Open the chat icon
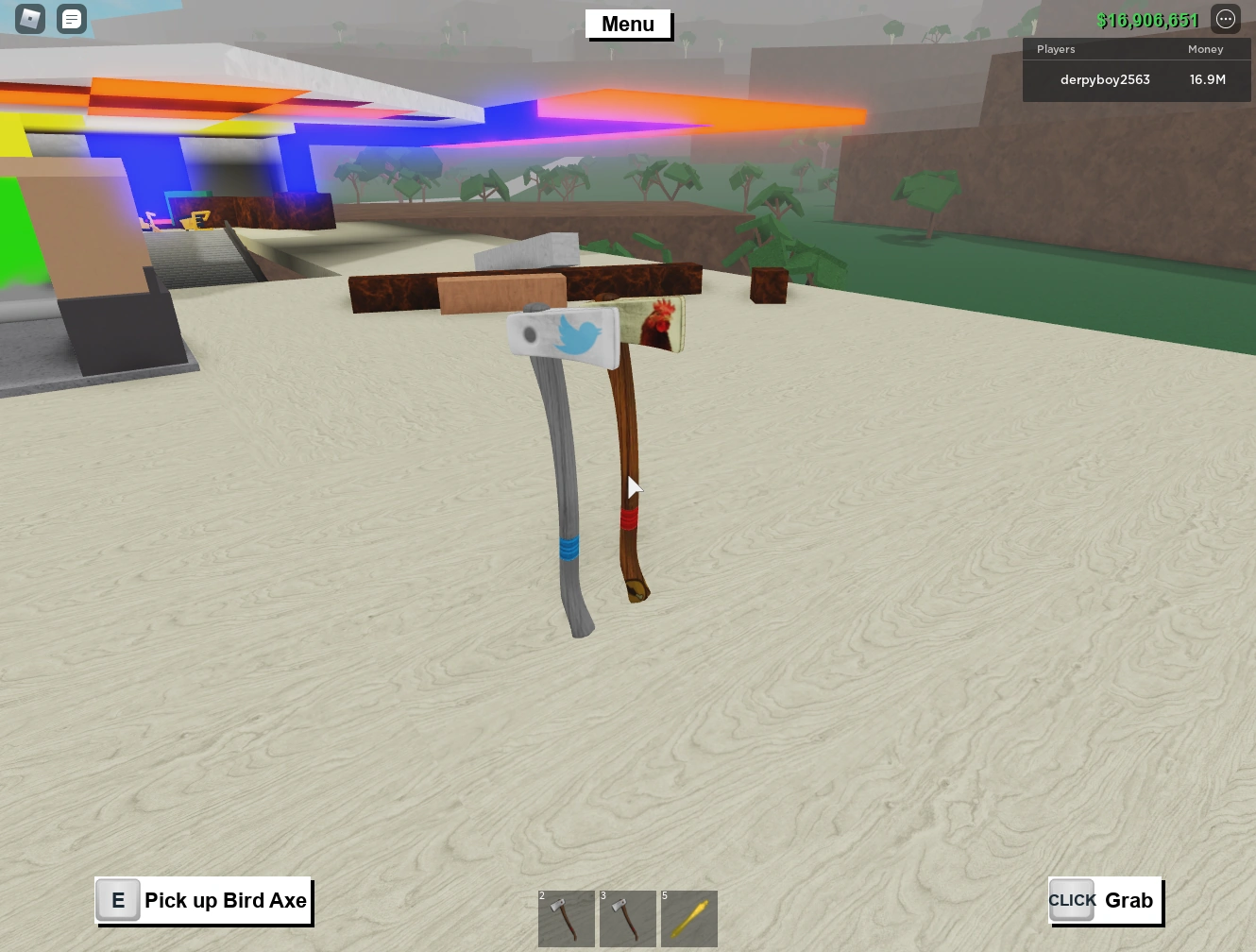Image resolution: width=1256 pixels, height=952 pixels. coord(71,18)
